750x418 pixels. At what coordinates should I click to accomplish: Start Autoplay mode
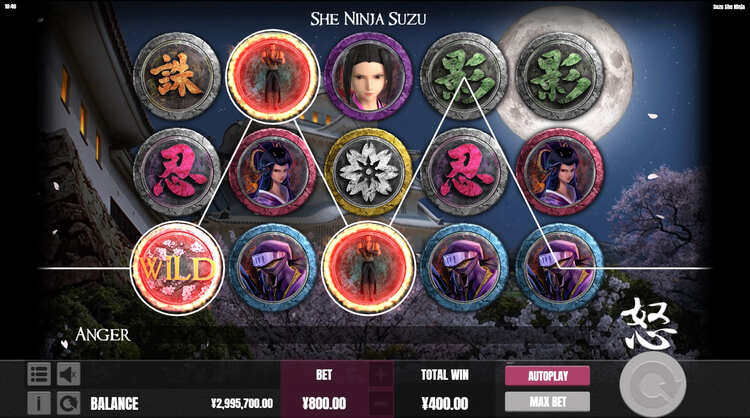[x=546, y=376]
